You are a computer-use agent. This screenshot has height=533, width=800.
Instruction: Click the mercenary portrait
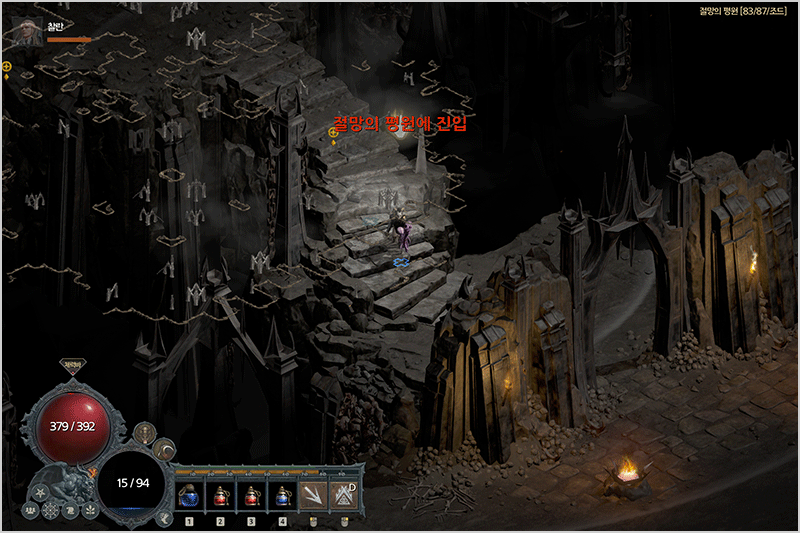tap(27, 30)
